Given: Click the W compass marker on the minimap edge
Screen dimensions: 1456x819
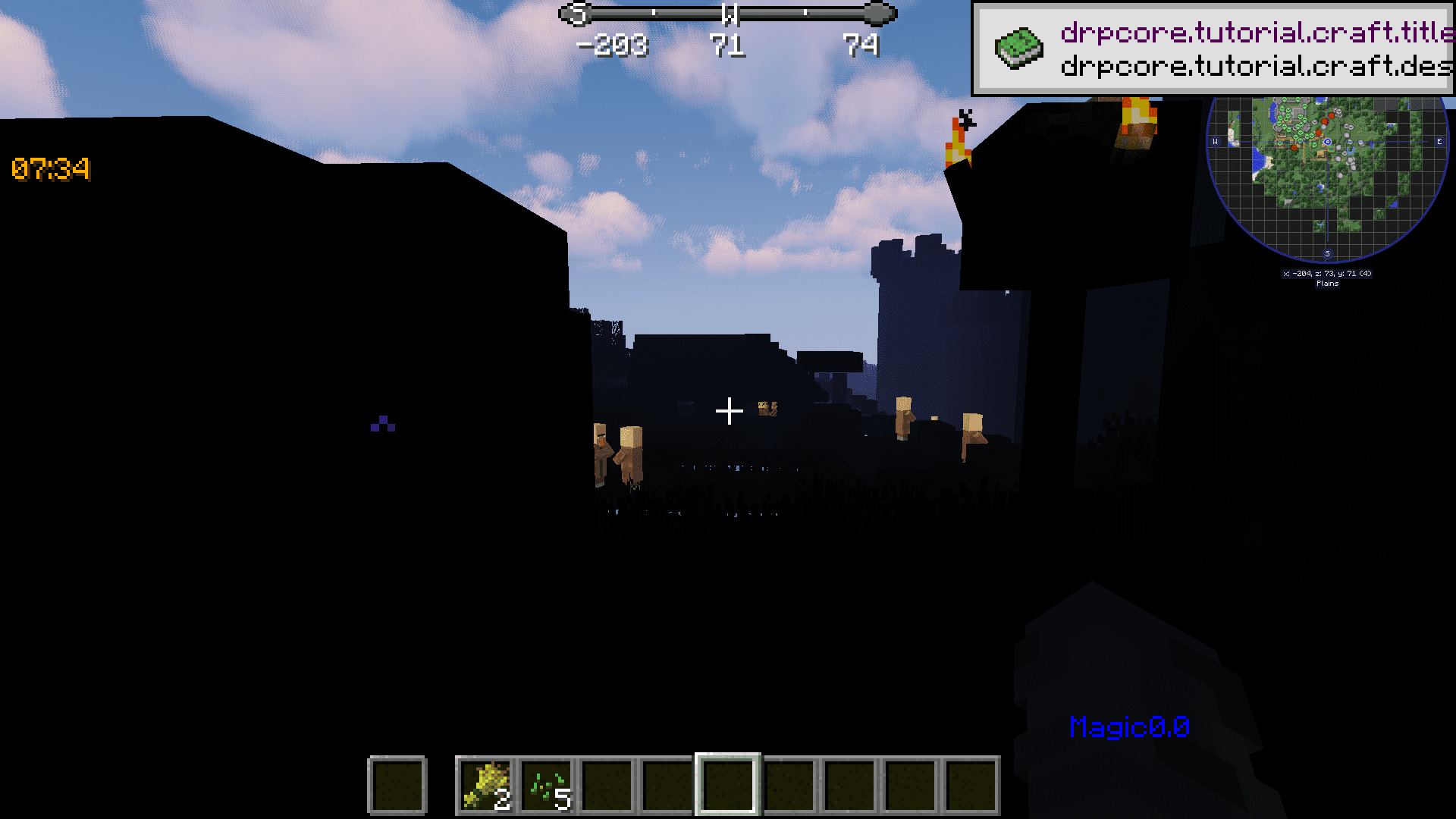Looking at the screenshot, I should point(1215,142).
